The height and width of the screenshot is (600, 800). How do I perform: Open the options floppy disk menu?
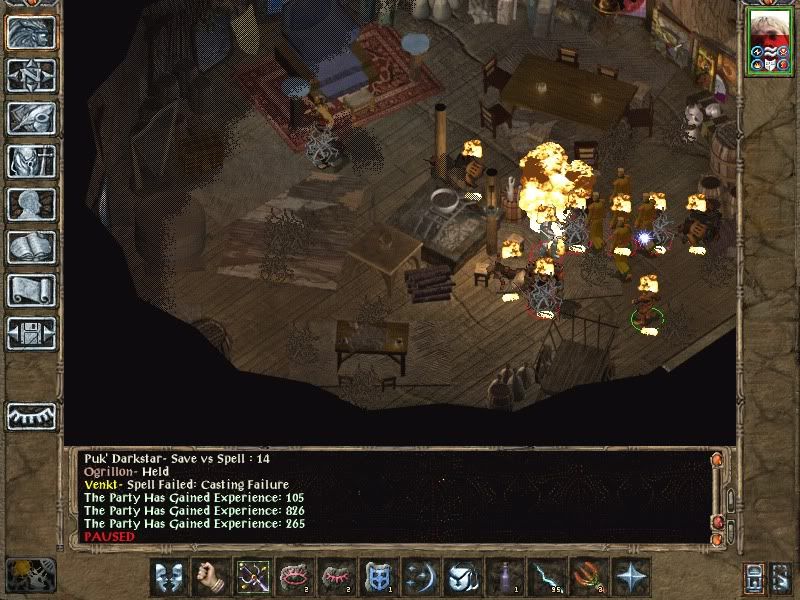click(31, 333)
